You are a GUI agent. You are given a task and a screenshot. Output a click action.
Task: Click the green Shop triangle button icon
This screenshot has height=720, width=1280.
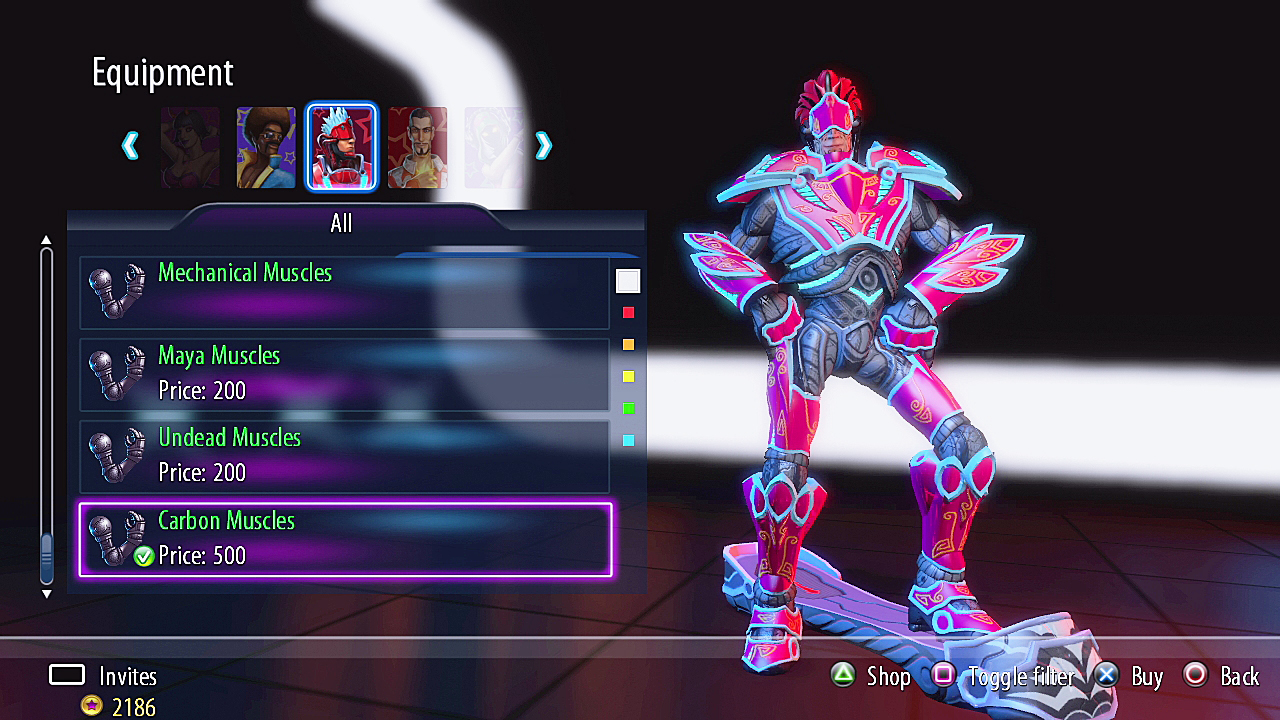tap(843, 676)
